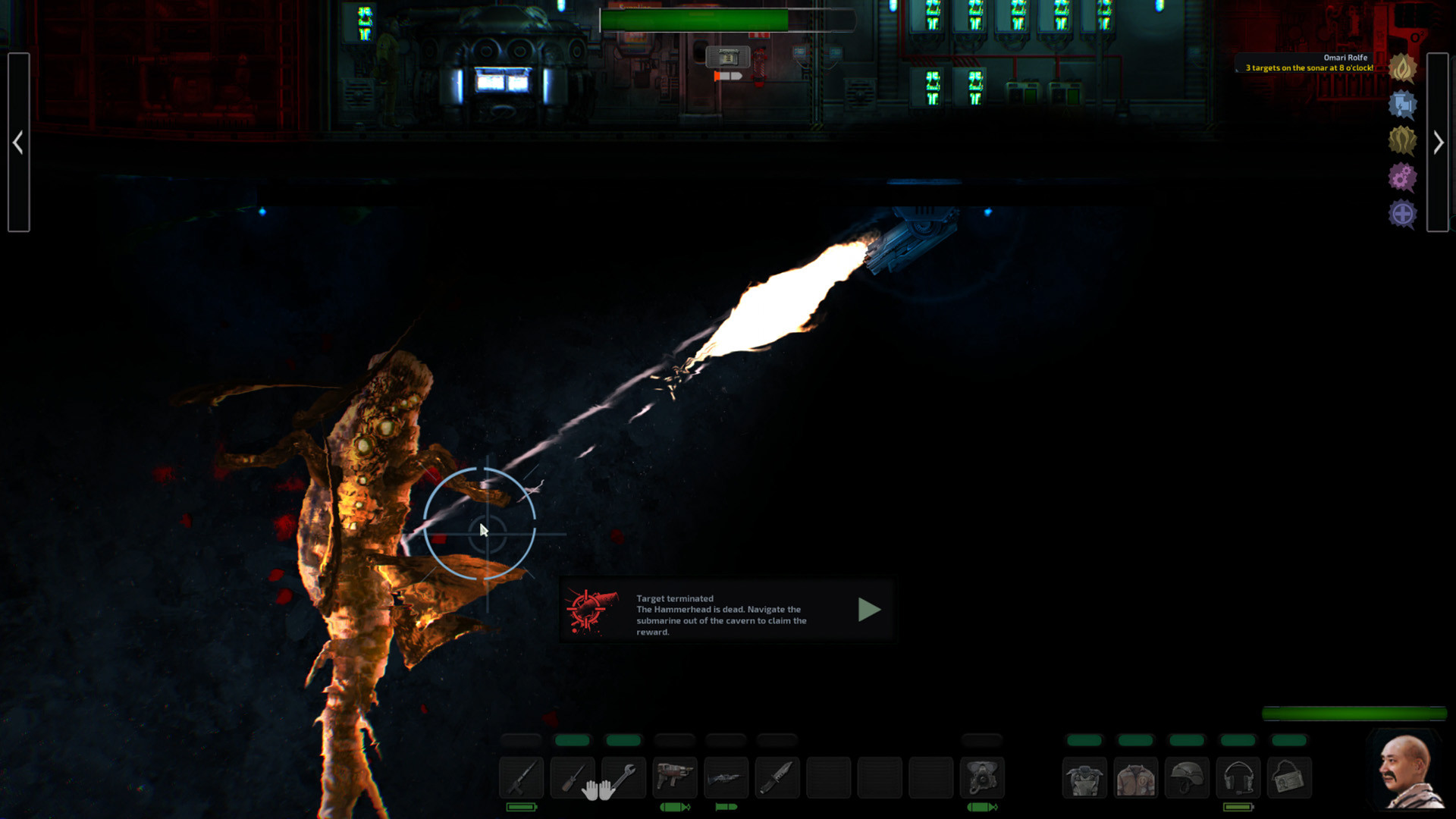This screenshot has height=819, width=1456.
Task: Pick the wrench hotbar slot
Action: [623, 777]
